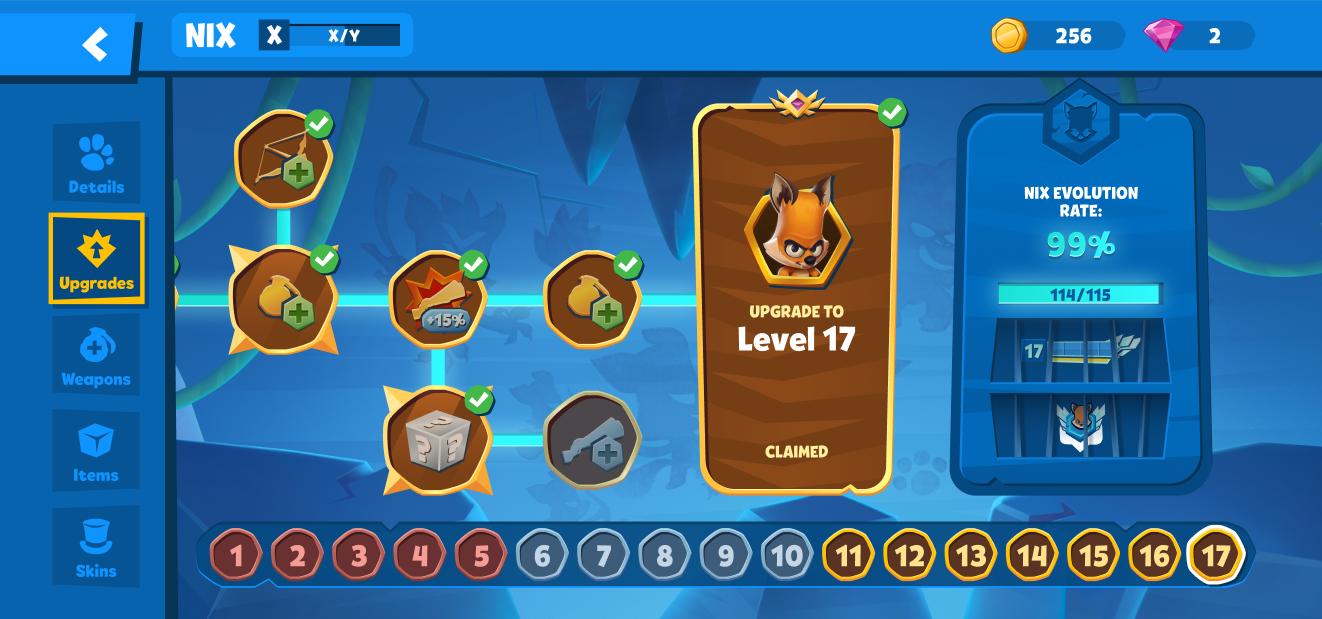Click the pink gem currency icon
Viewport: 1322px width, 619px height.
coord(1163,36)
